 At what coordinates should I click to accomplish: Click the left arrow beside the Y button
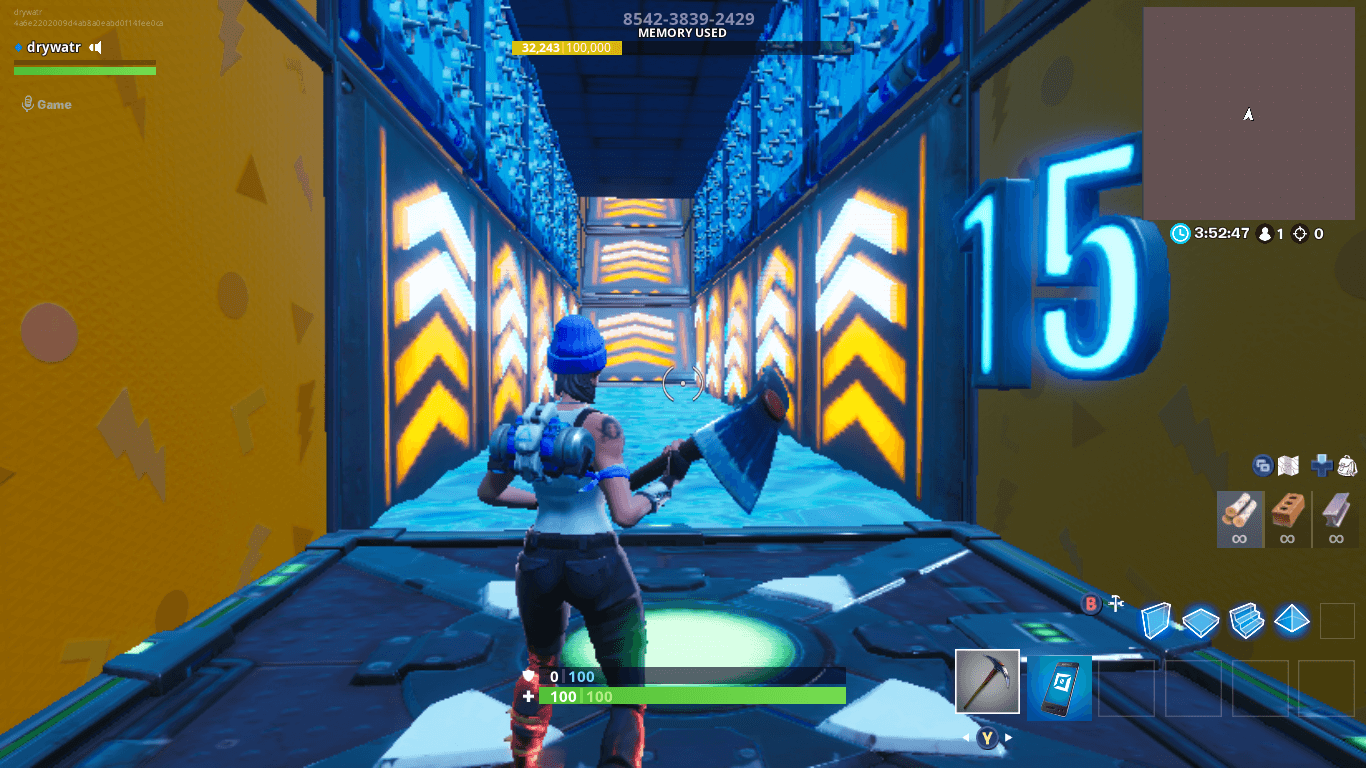966,737
